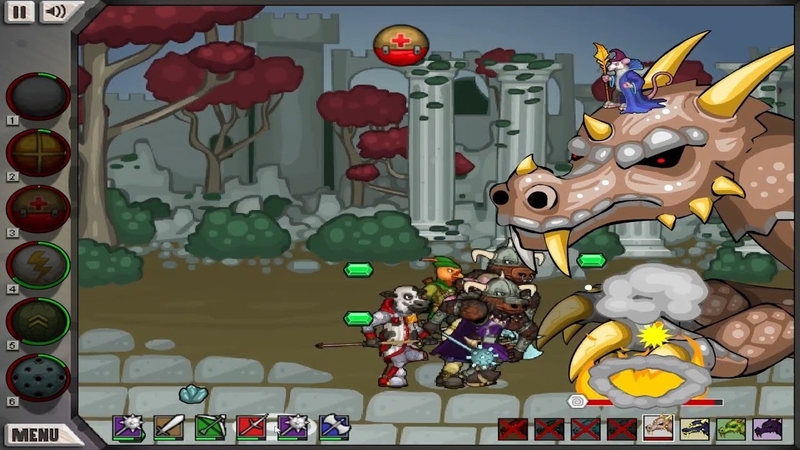
Task: Select the red spear unit icon
Action: tap(251, 429)
